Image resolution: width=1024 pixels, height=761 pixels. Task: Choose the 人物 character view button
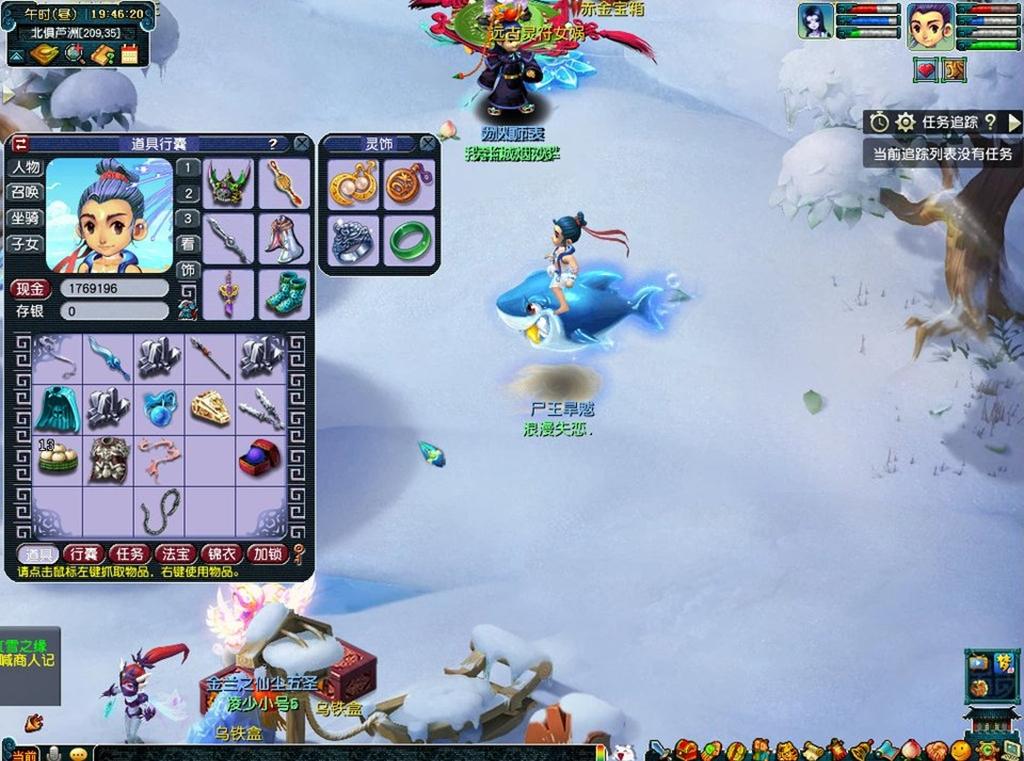pyautogui.click(x=25, y=168)
